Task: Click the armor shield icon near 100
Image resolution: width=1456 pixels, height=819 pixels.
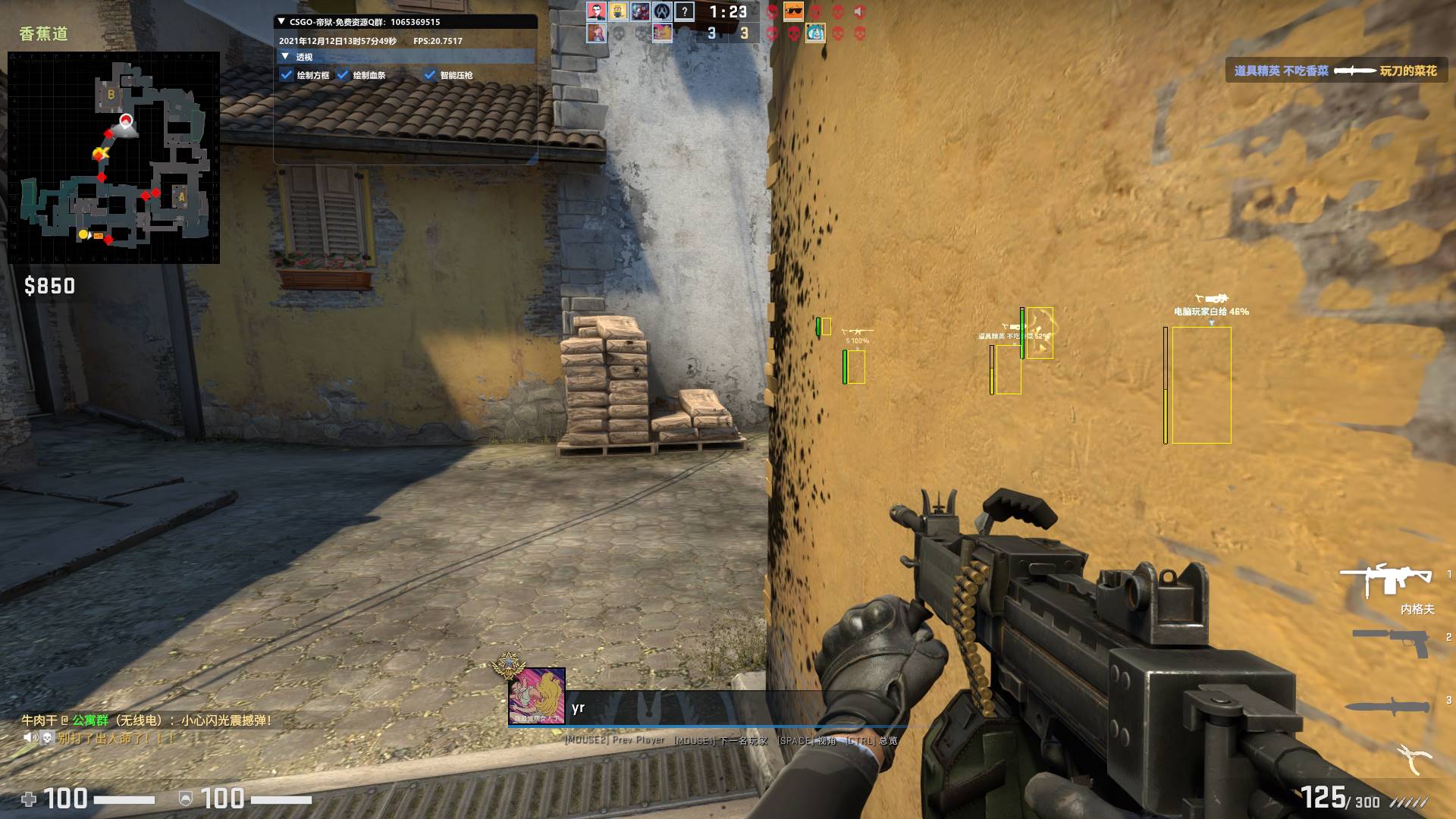Action: coord(184,798)
